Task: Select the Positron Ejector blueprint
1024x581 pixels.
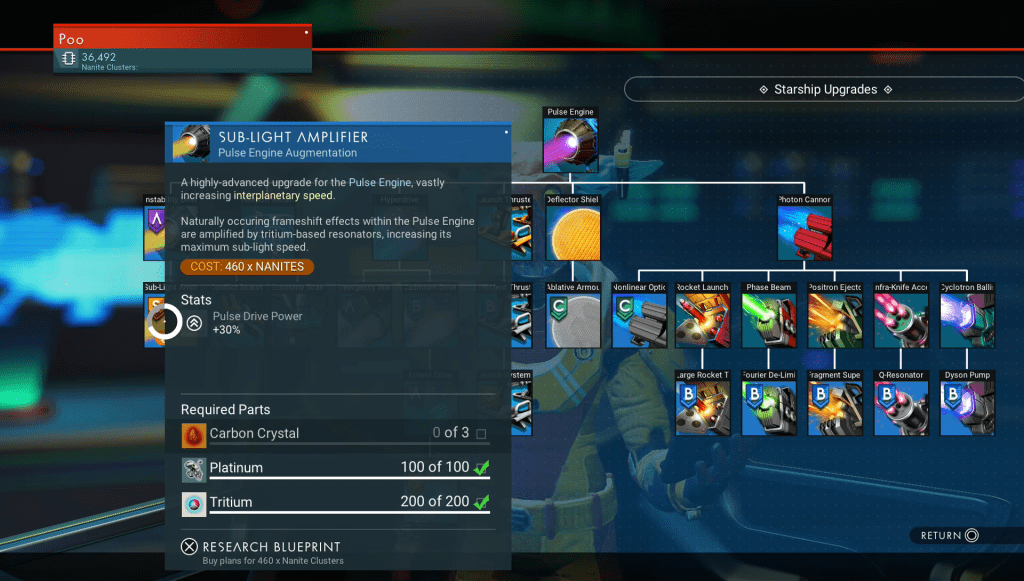Action: (836, 320)
